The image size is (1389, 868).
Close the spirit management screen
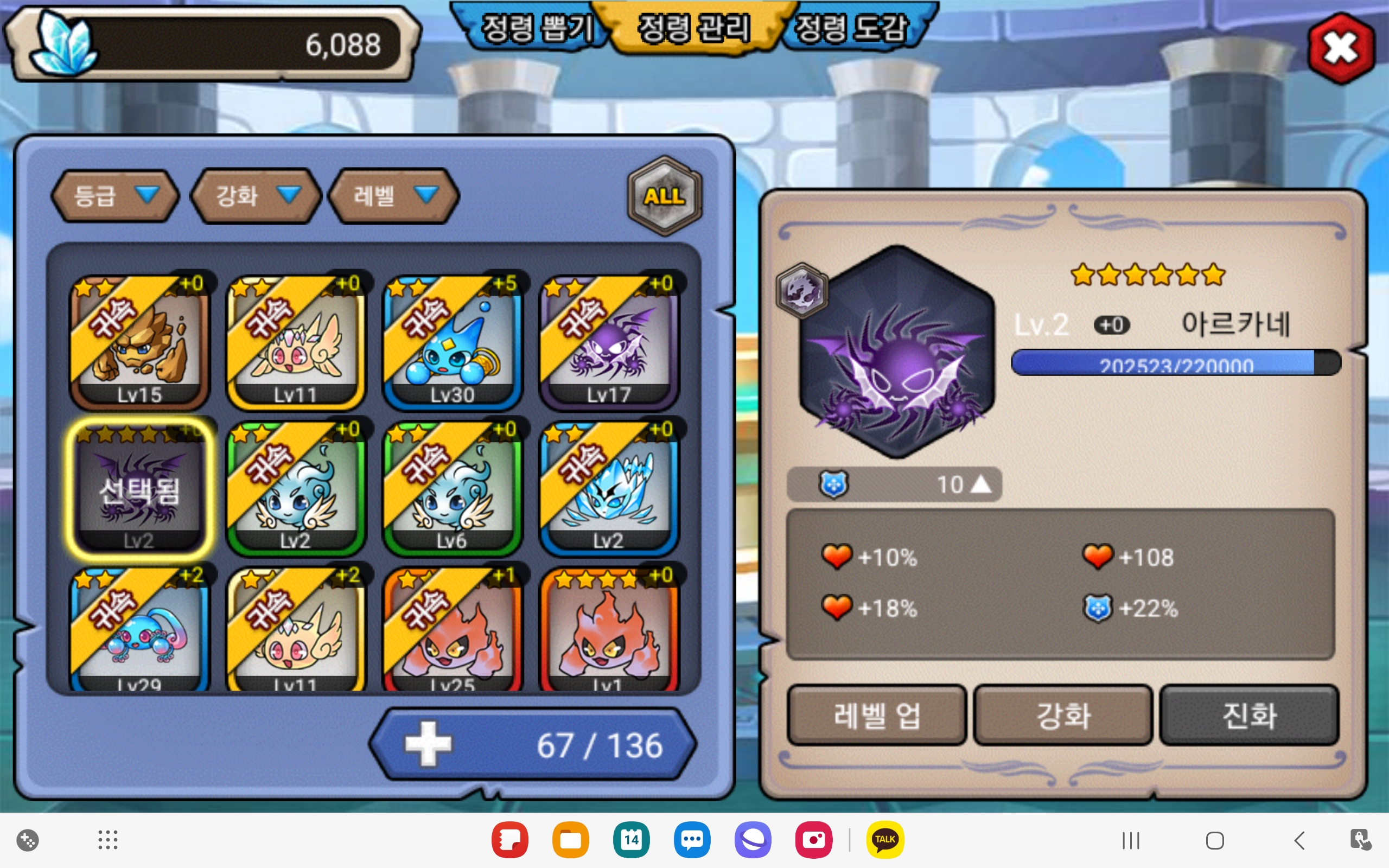pyautogui.click(x=1341, y=48)
